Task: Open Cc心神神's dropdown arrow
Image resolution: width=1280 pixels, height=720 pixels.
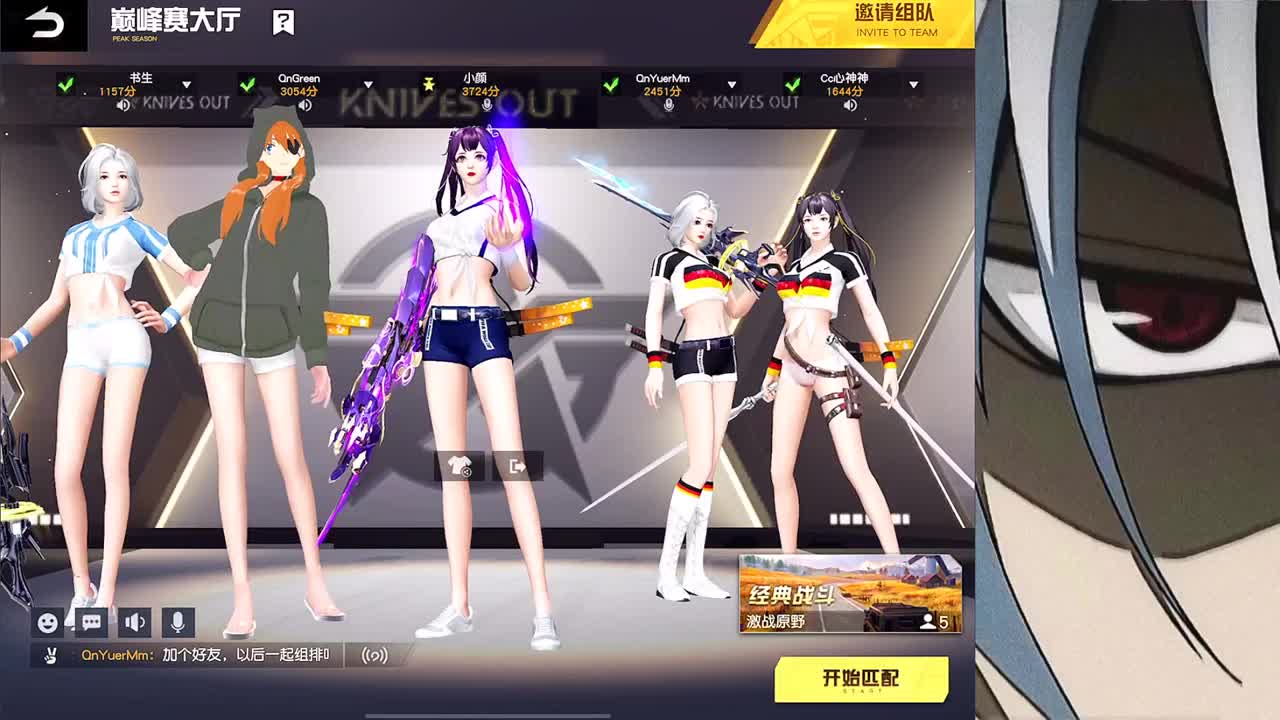Action: pyautogui.click(x=912, y=85)
